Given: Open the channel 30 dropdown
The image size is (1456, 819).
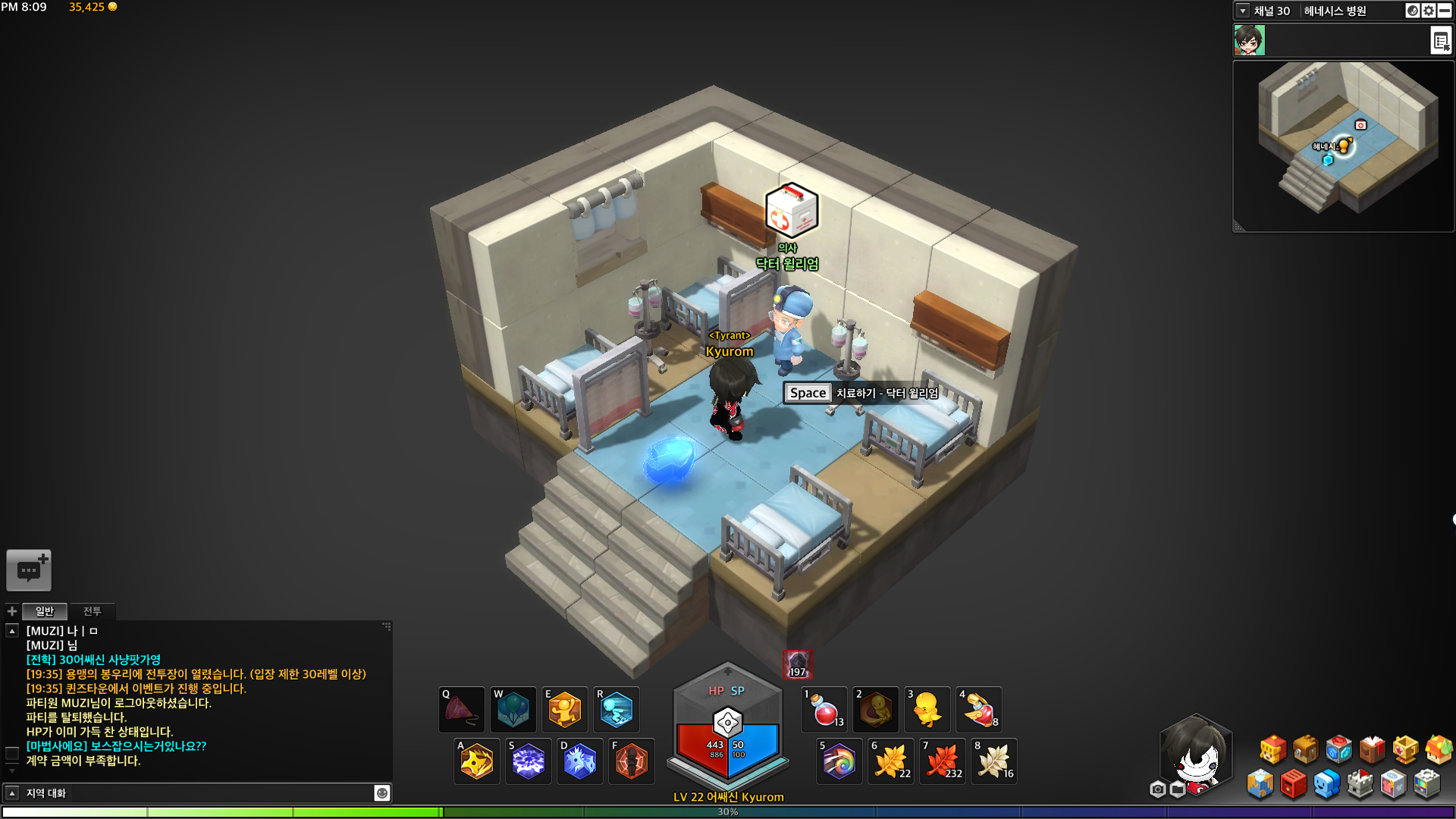Looking at the screenshot, I should coord(1243,11).
